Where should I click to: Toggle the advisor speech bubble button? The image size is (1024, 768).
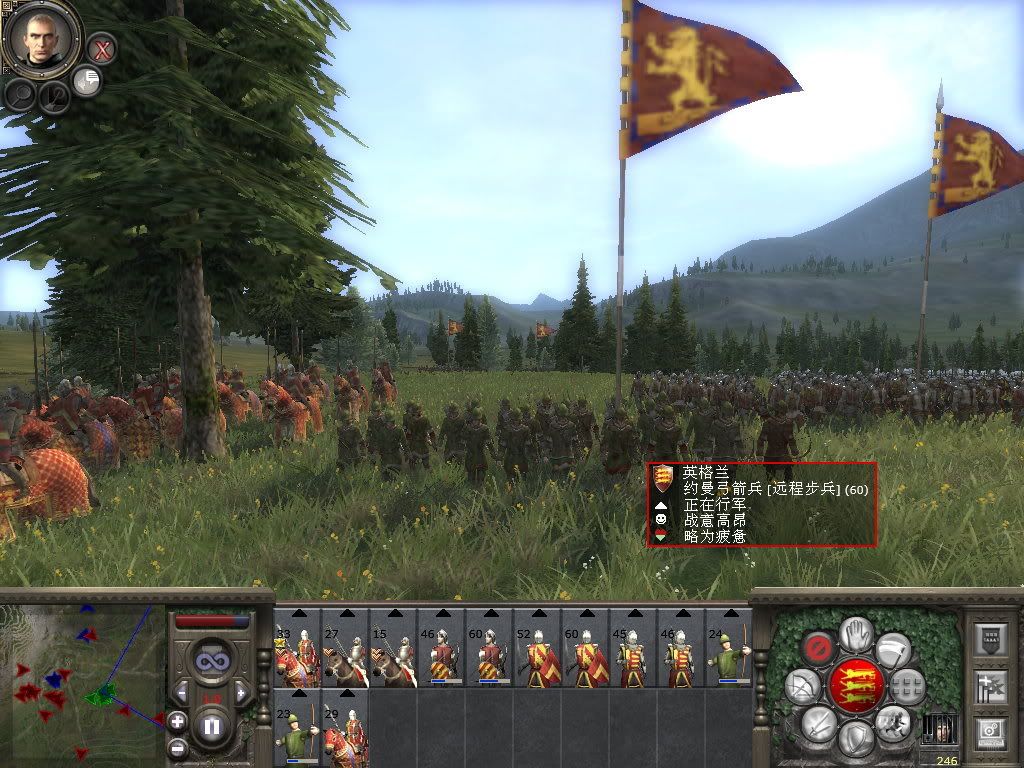[x=87, y=81]
